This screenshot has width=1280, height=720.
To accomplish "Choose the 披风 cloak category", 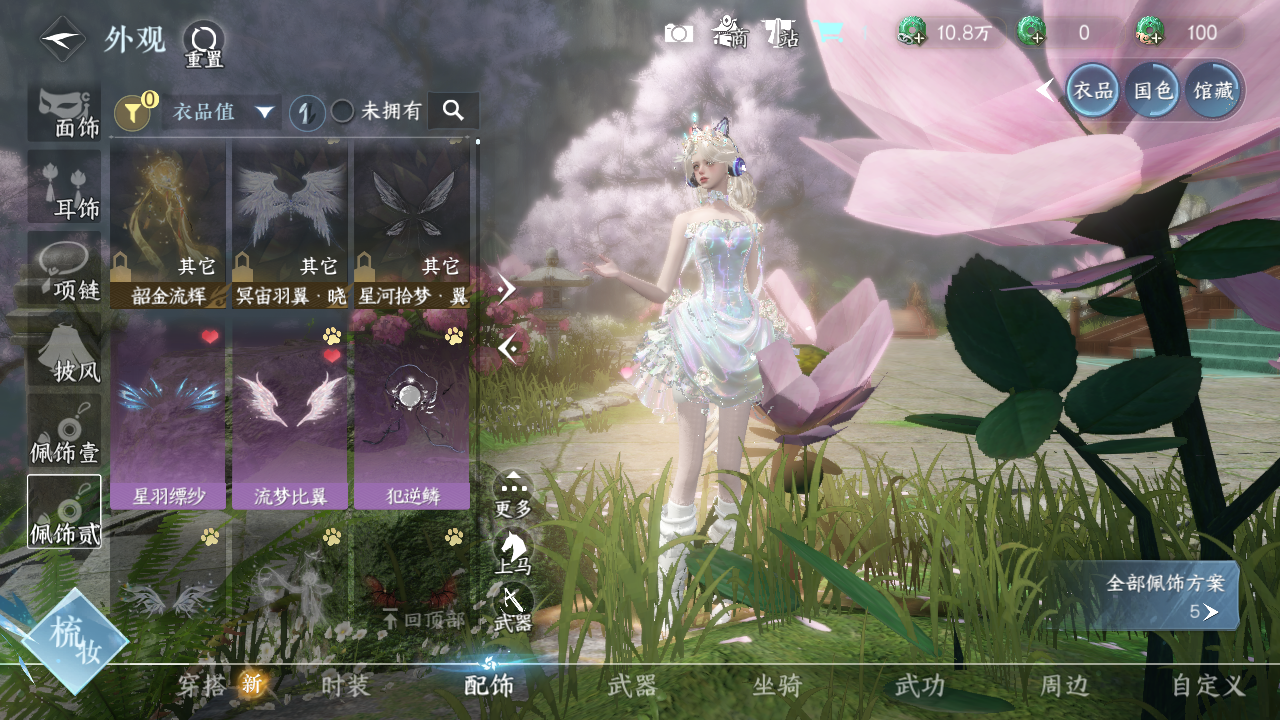I will pos(65,352).
